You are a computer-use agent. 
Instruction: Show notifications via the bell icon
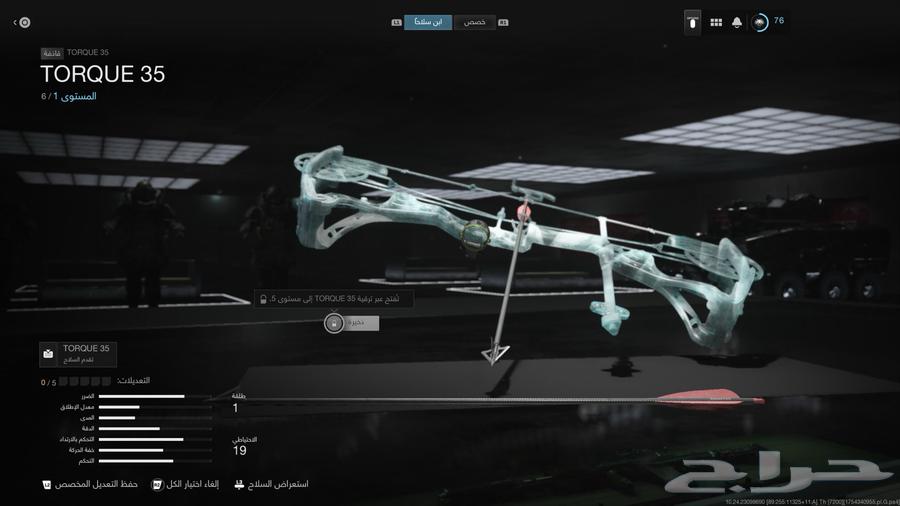737,22
